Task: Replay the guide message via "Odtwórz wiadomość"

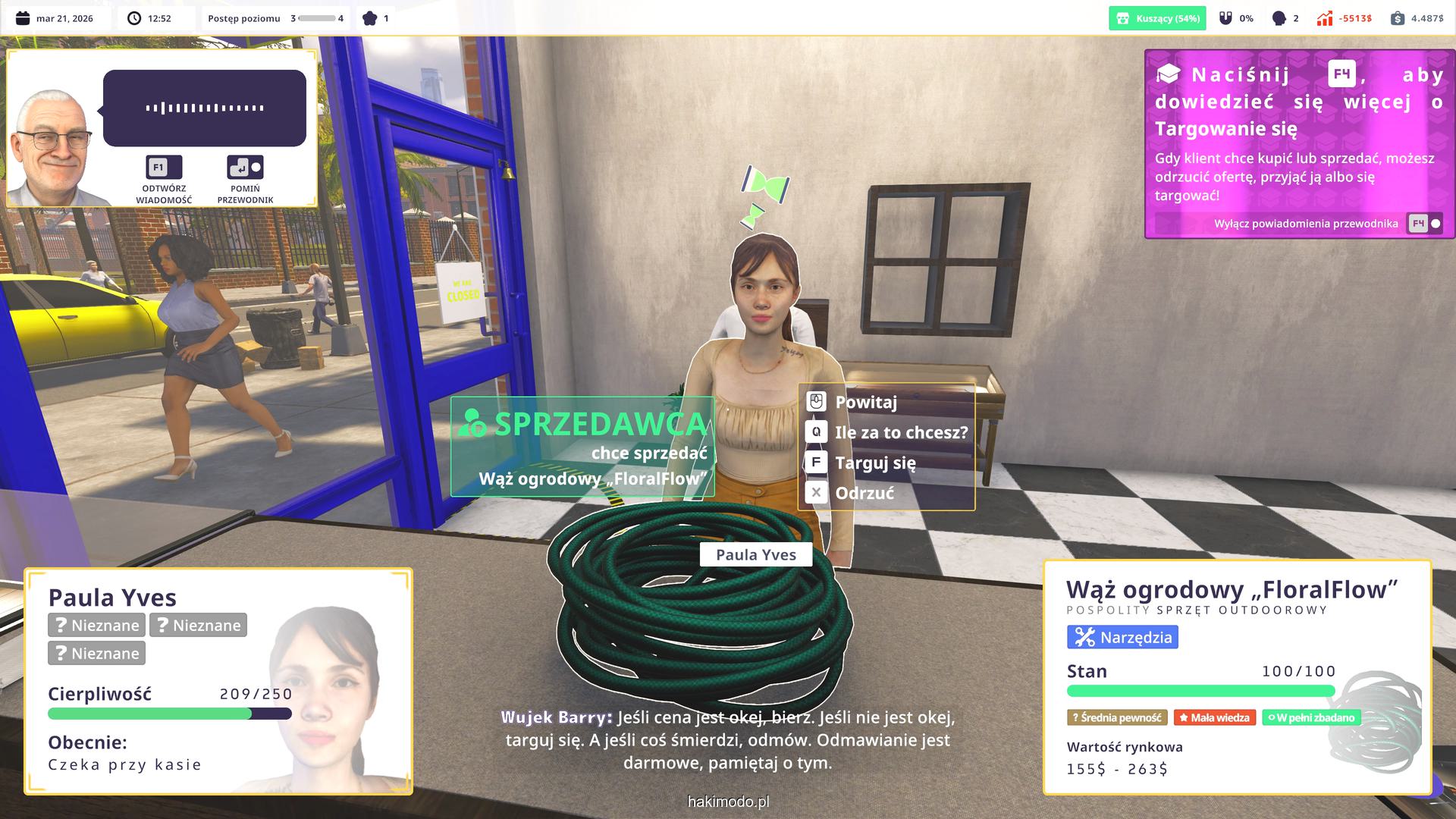Action: (x=164, y=168)
